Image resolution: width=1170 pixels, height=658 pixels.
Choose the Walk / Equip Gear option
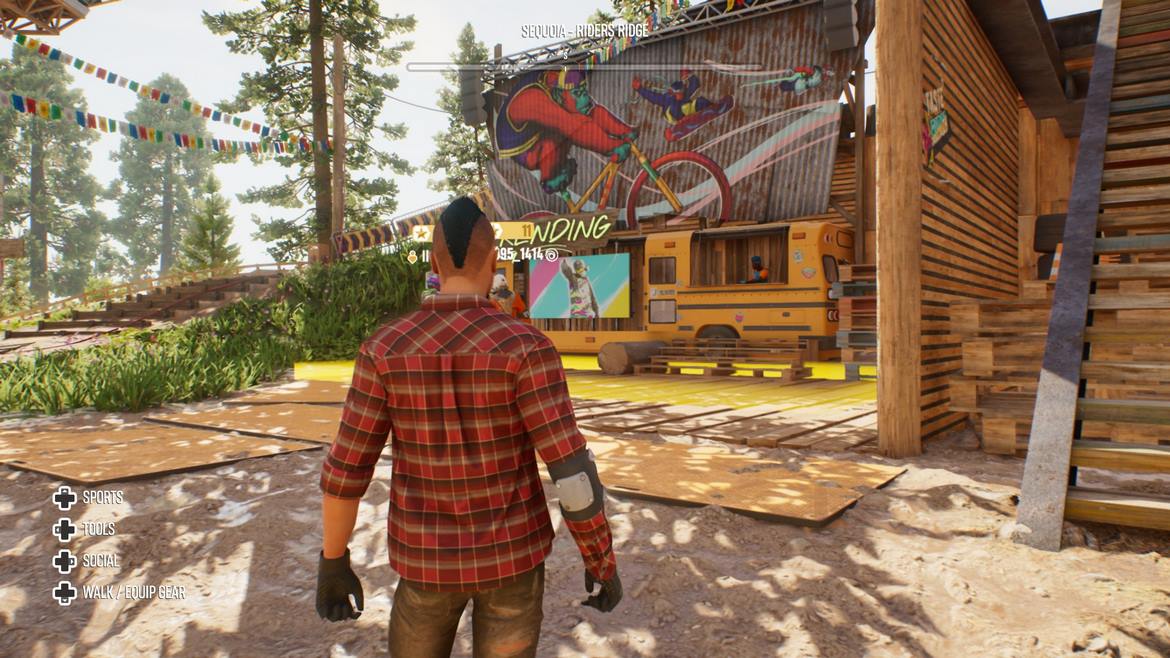click(x=133, y=593)
